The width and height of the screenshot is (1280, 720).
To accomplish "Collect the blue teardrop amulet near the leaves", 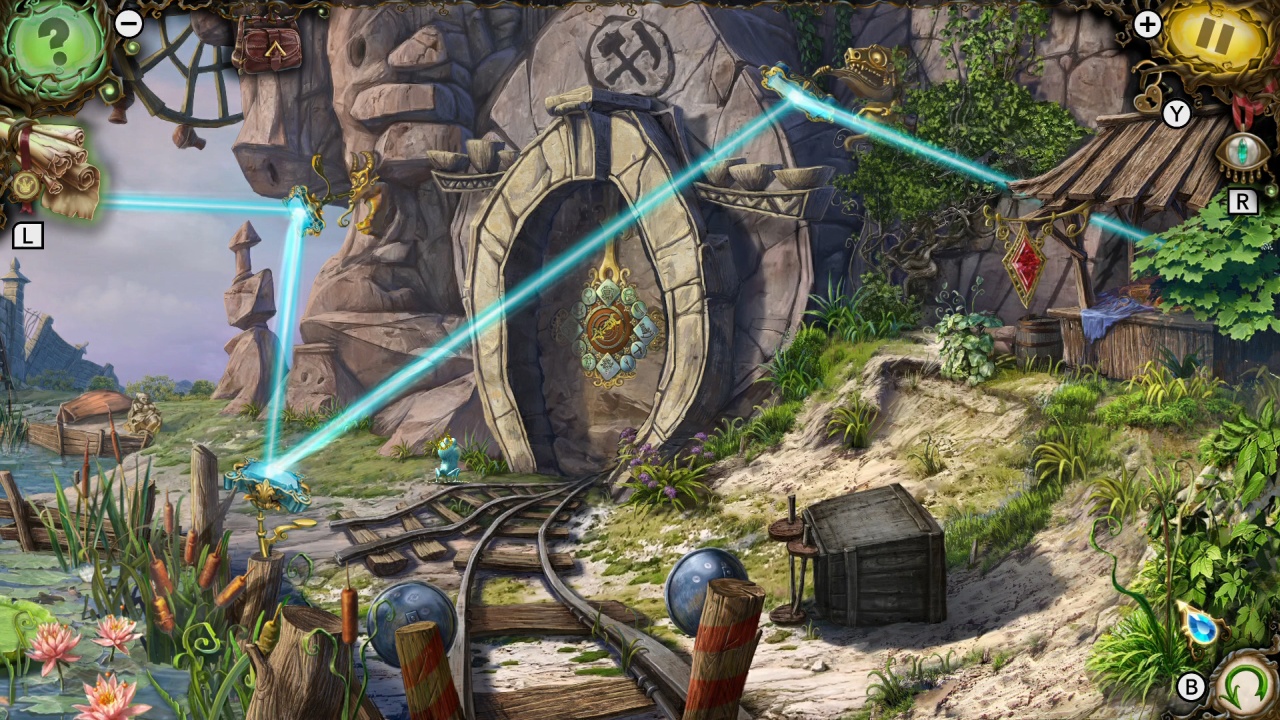I will [1200, 628].
